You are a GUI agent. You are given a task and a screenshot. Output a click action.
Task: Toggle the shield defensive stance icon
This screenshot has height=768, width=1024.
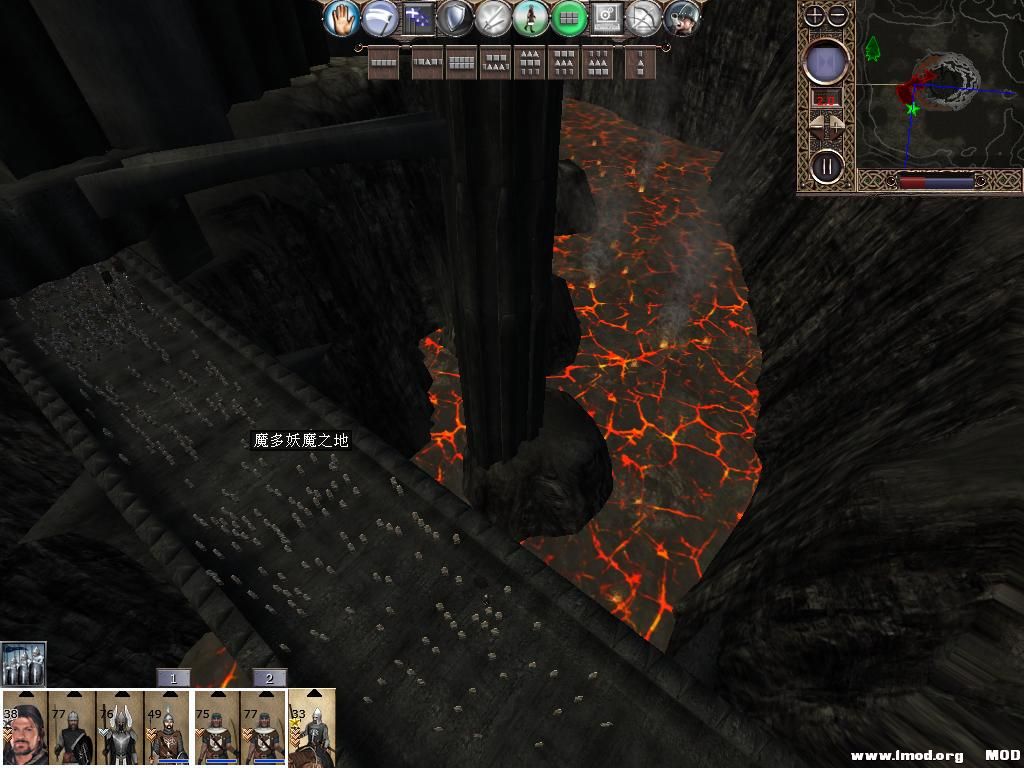pos(456,18)
